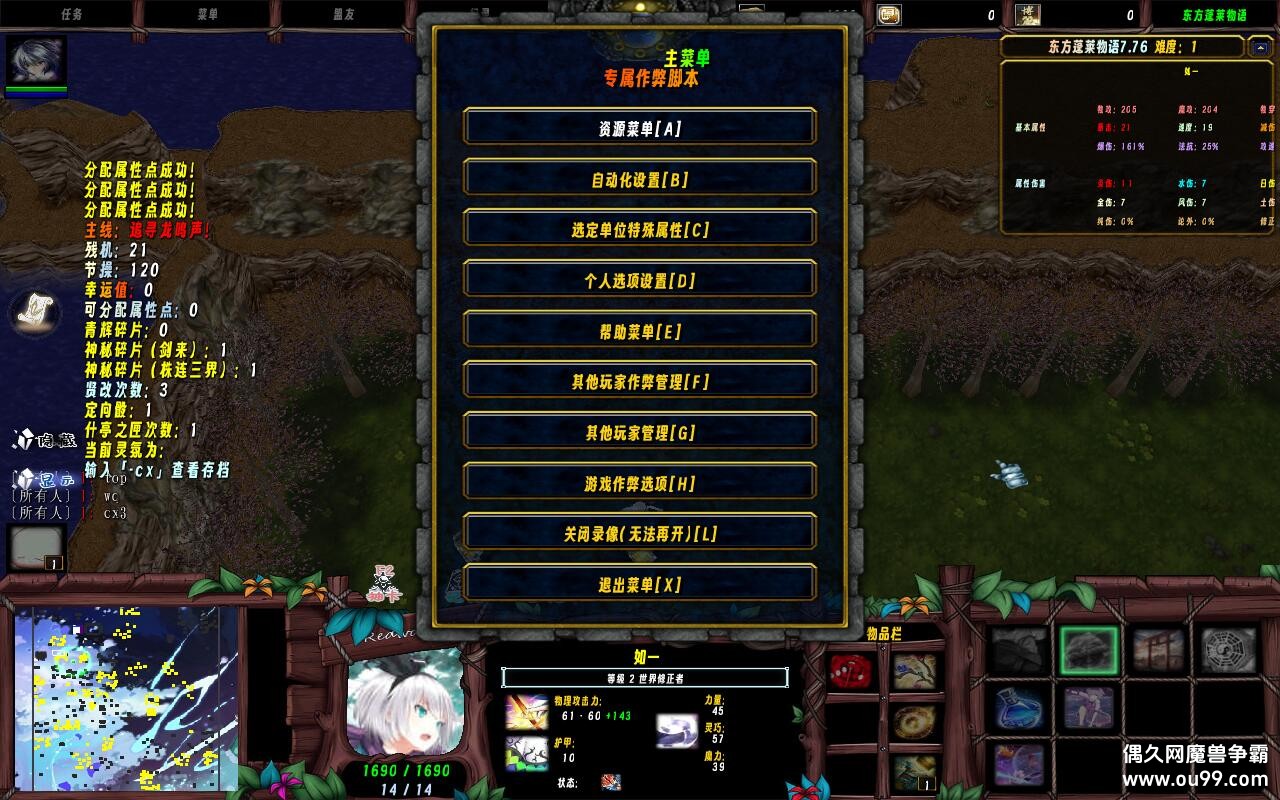The image size is (1280, 800).
Task: Click 退出菜单[X] to exit the menu
Action: 638,583
